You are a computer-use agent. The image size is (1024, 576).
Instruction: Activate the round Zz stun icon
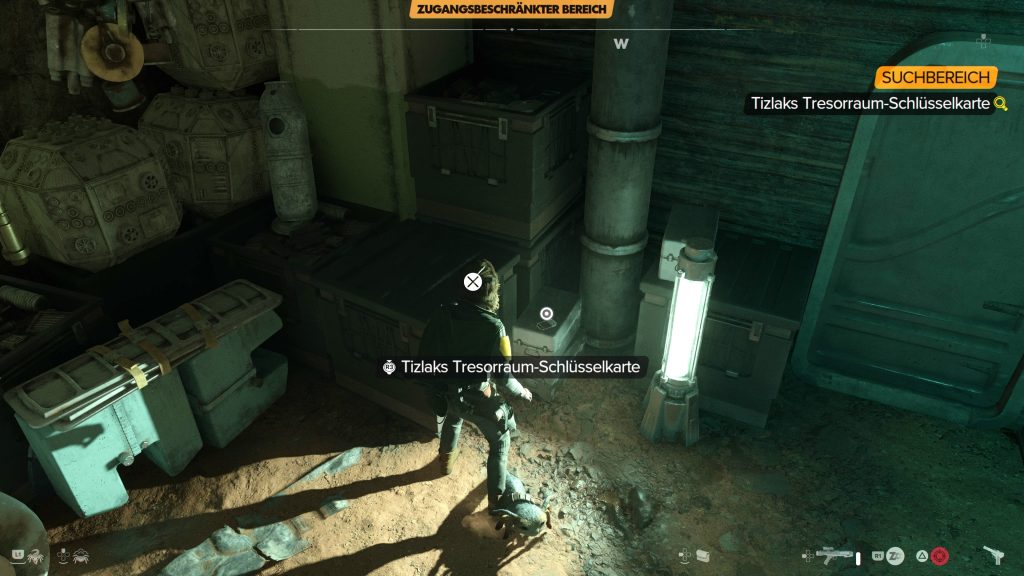click(895, 556)
